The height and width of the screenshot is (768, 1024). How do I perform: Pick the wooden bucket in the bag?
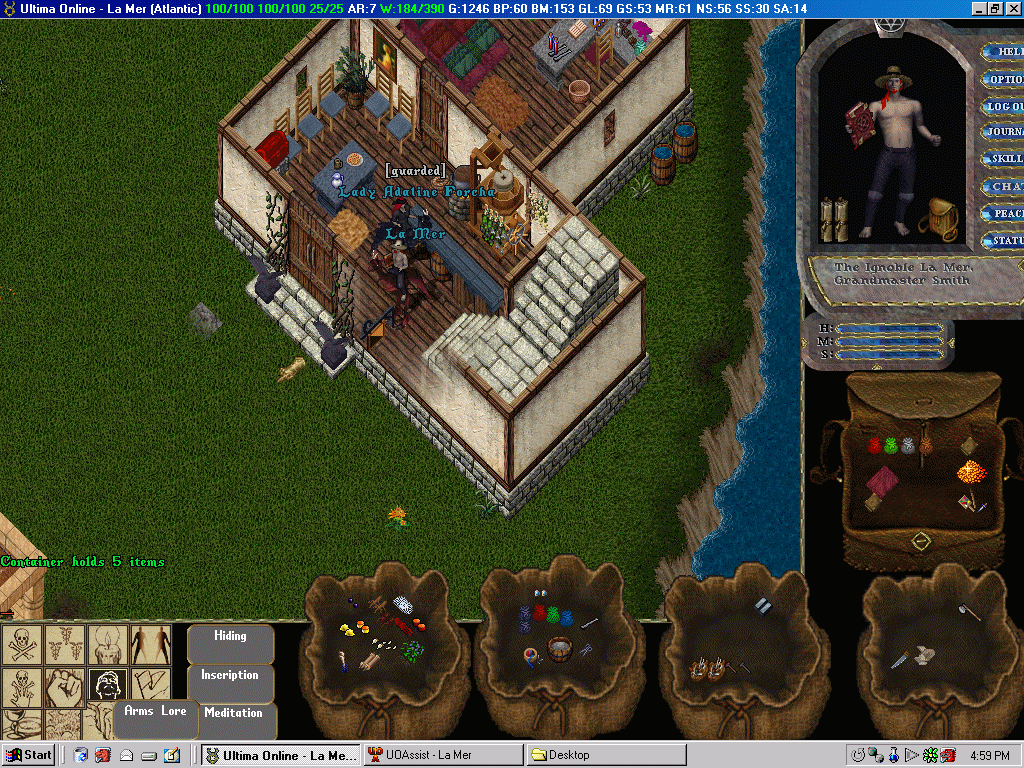click(x=560, y=649)
